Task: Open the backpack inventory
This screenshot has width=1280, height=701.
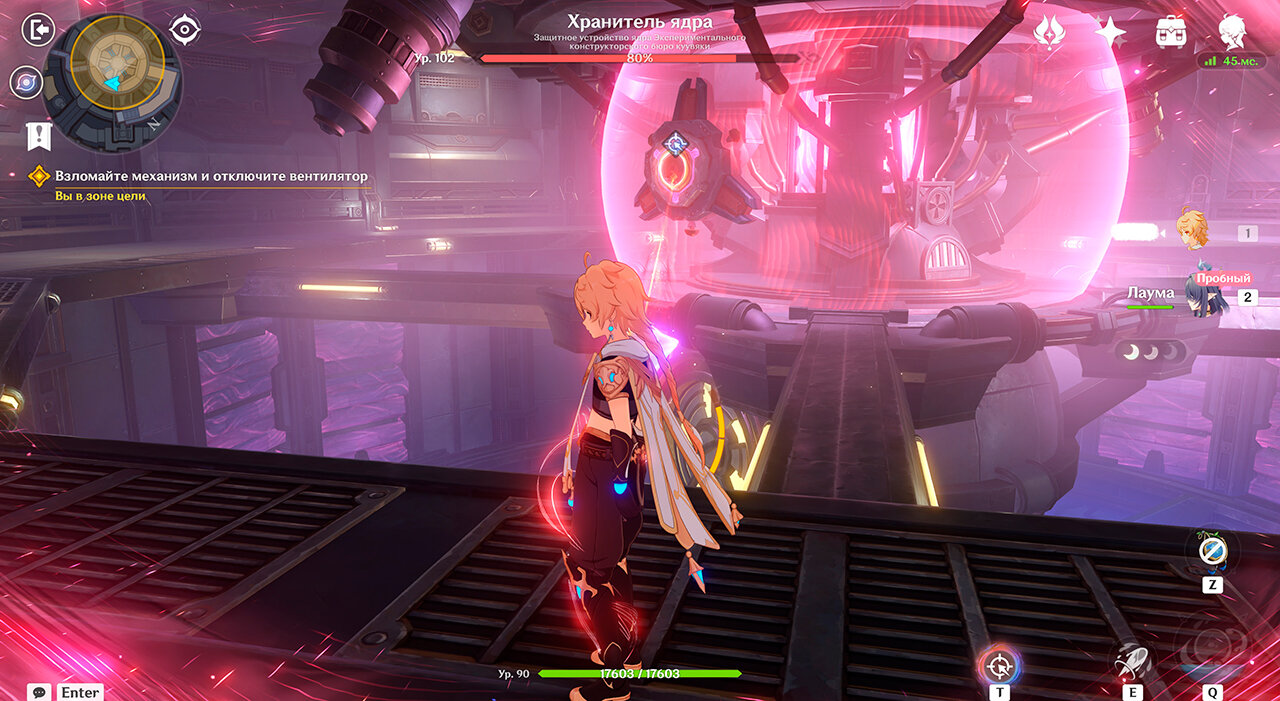Action: tap(1170, 32)
